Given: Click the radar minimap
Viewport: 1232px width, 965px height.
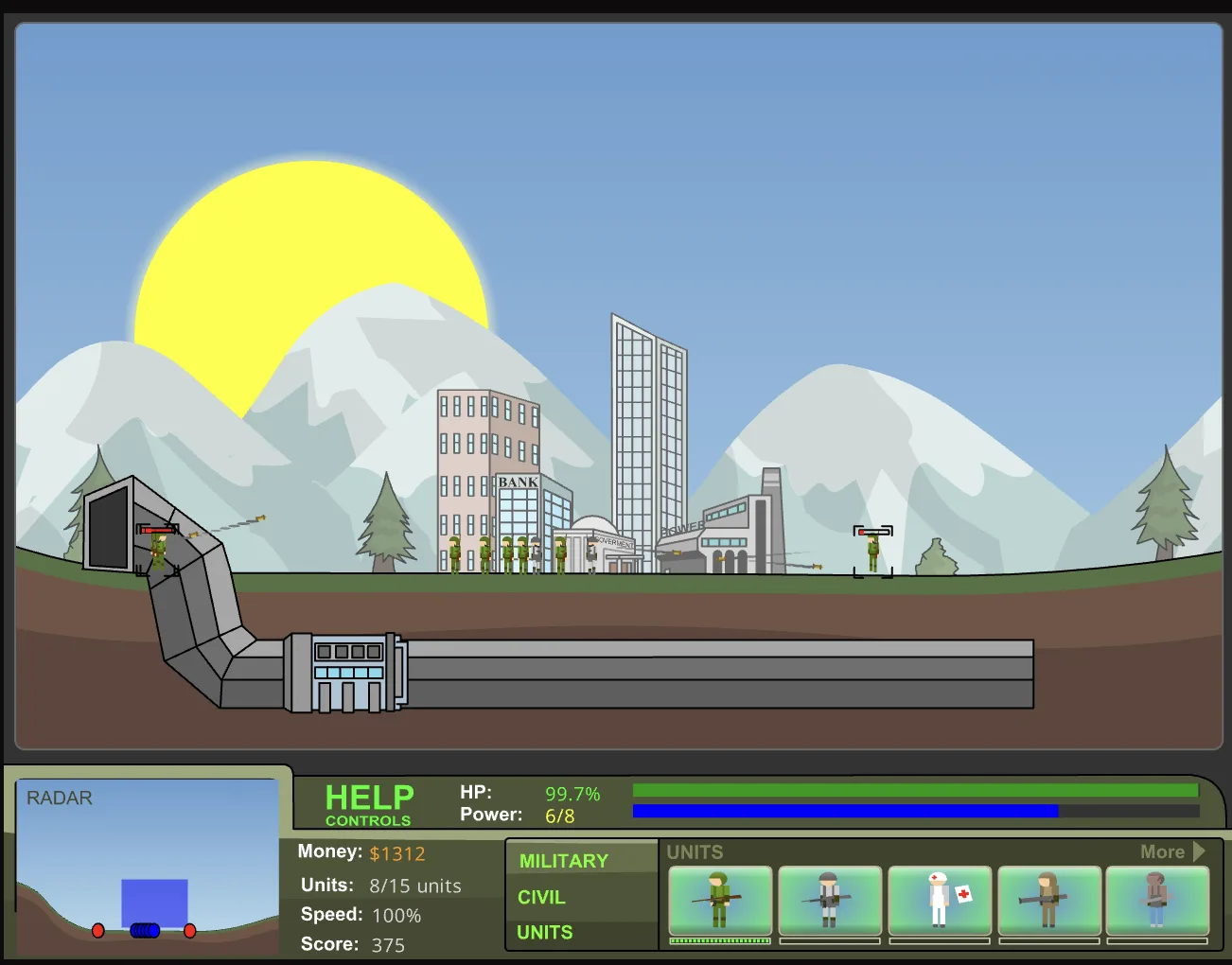Looking at the screenshot, I should (148, 866).
